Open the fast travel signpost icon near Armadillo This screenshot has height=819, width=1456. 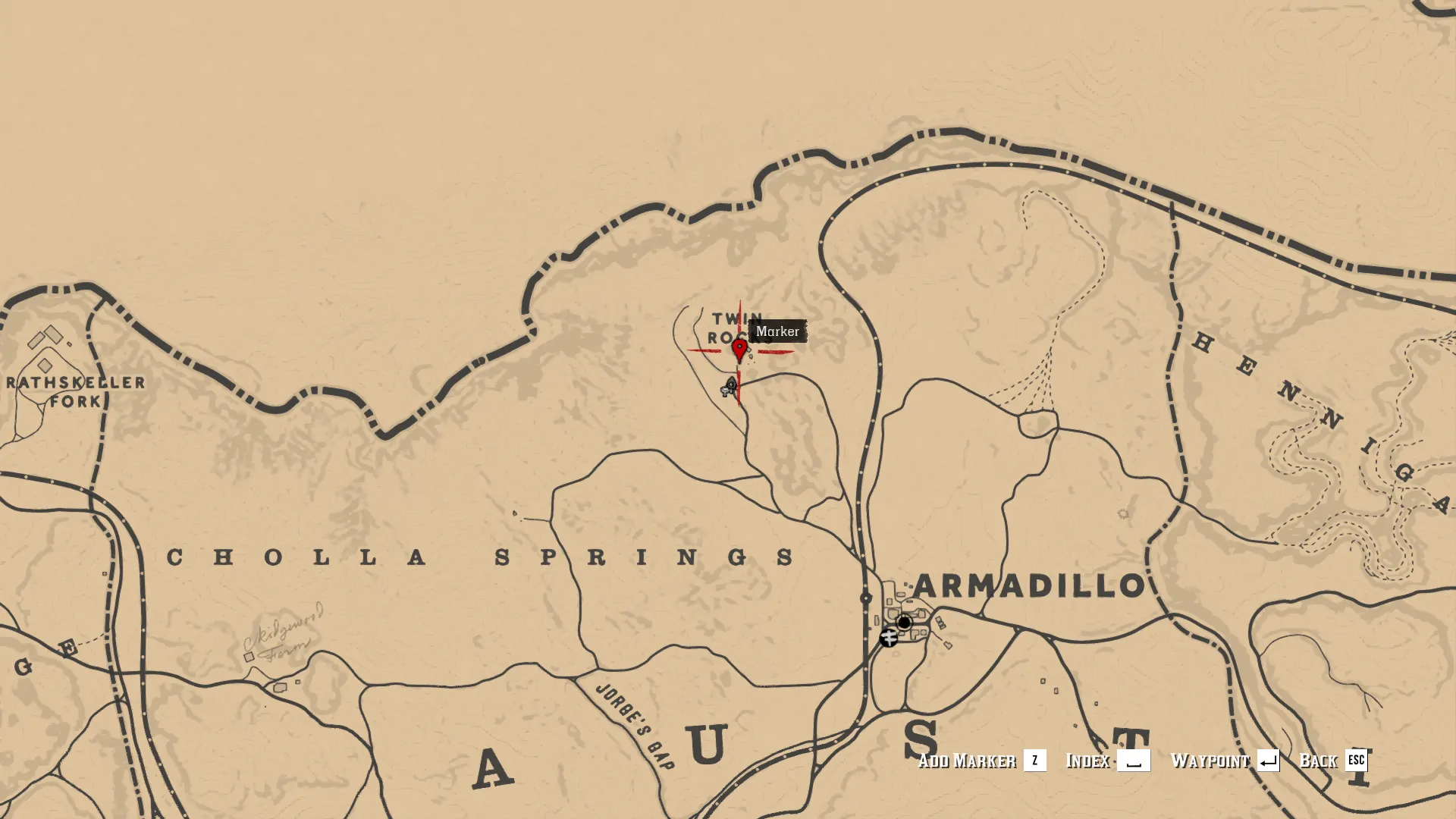click(x=889, y=639)
